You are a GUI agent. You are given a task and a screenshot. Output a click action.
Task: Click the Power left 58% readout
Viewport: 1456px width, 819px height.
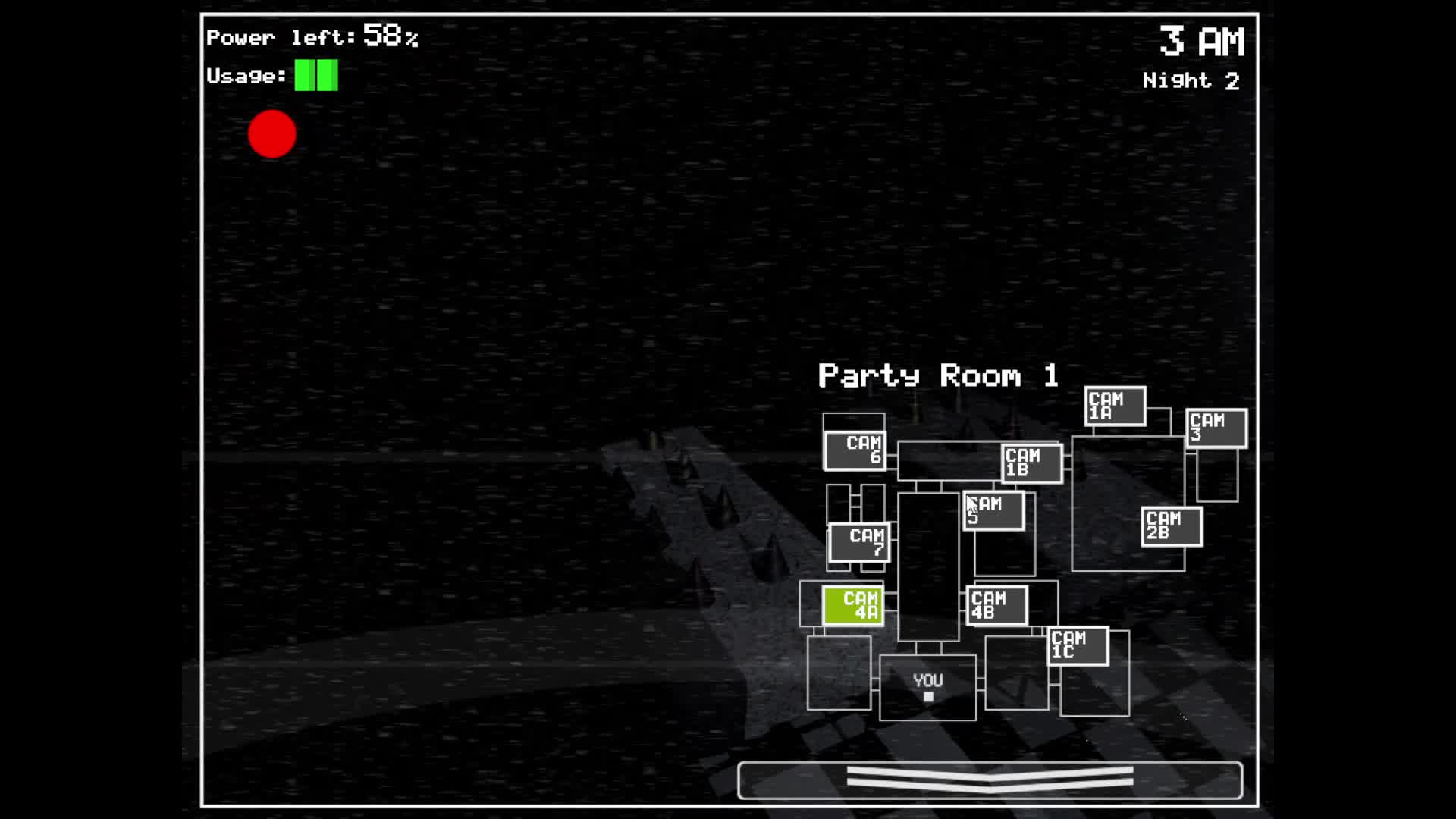[312, 36]
